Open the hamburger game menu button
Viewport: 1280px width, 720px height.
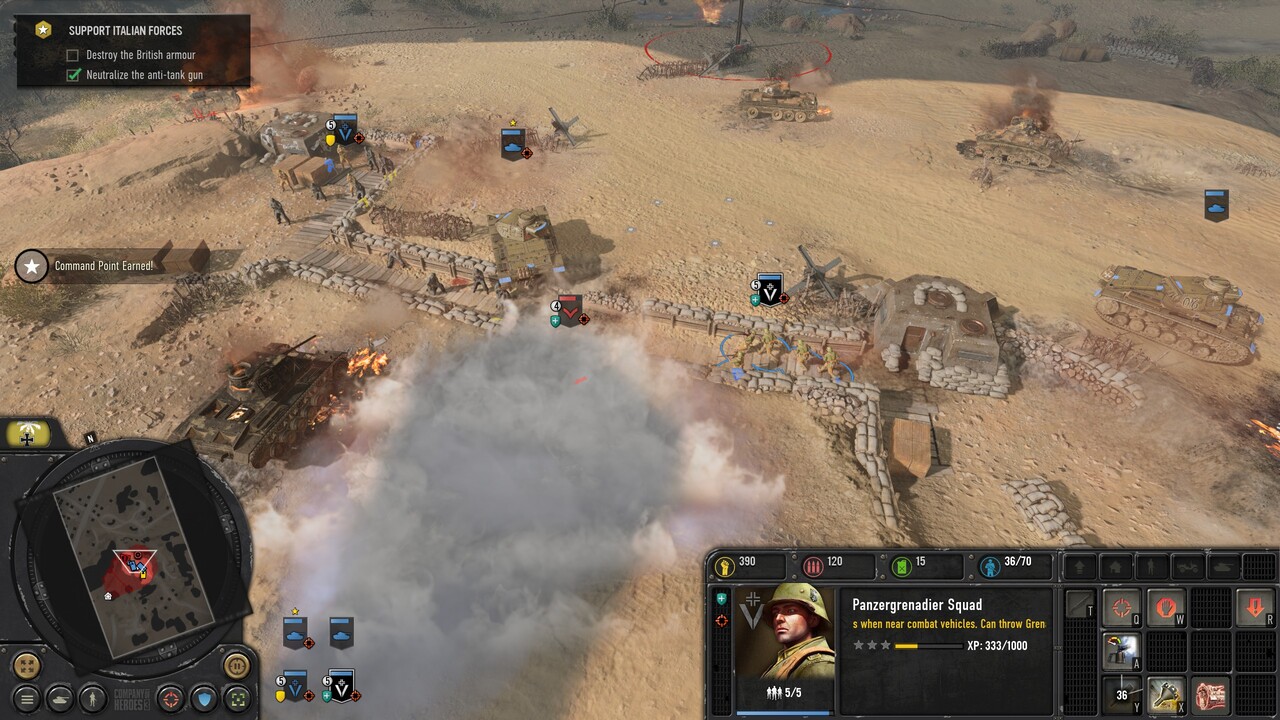(x=27, y=698)
